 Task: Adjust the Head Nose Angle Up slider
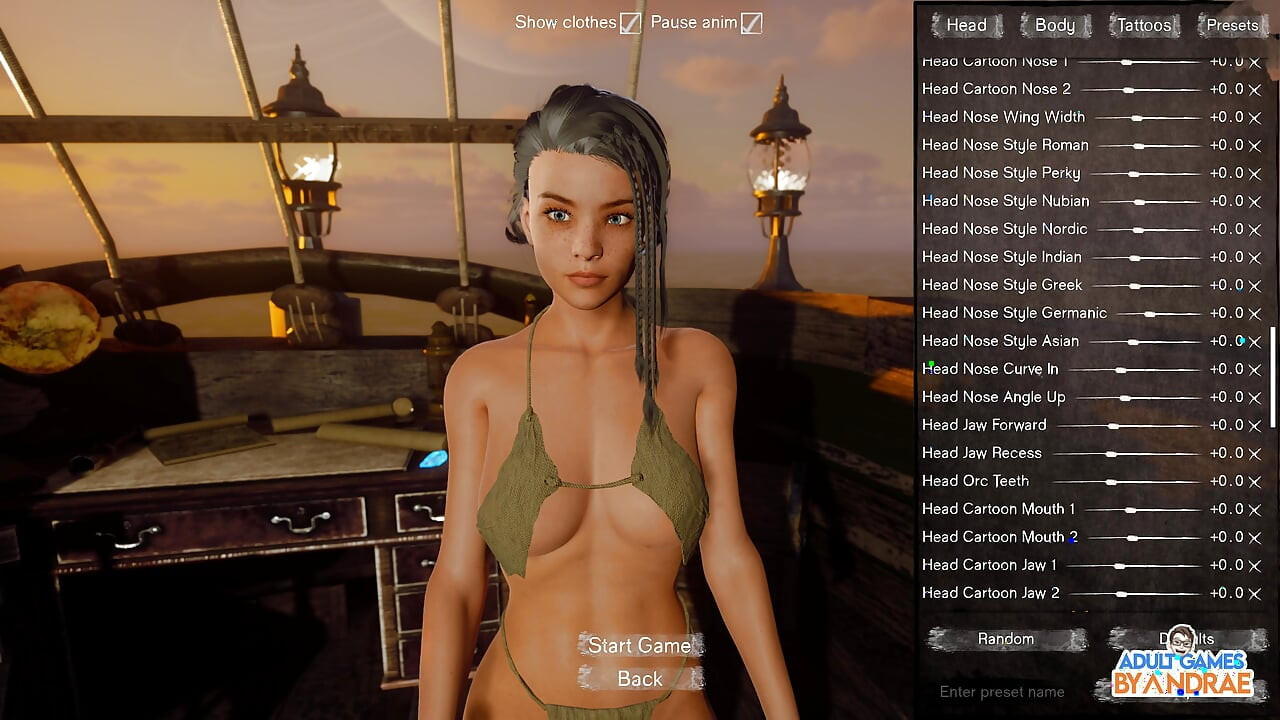point(1126,398)
